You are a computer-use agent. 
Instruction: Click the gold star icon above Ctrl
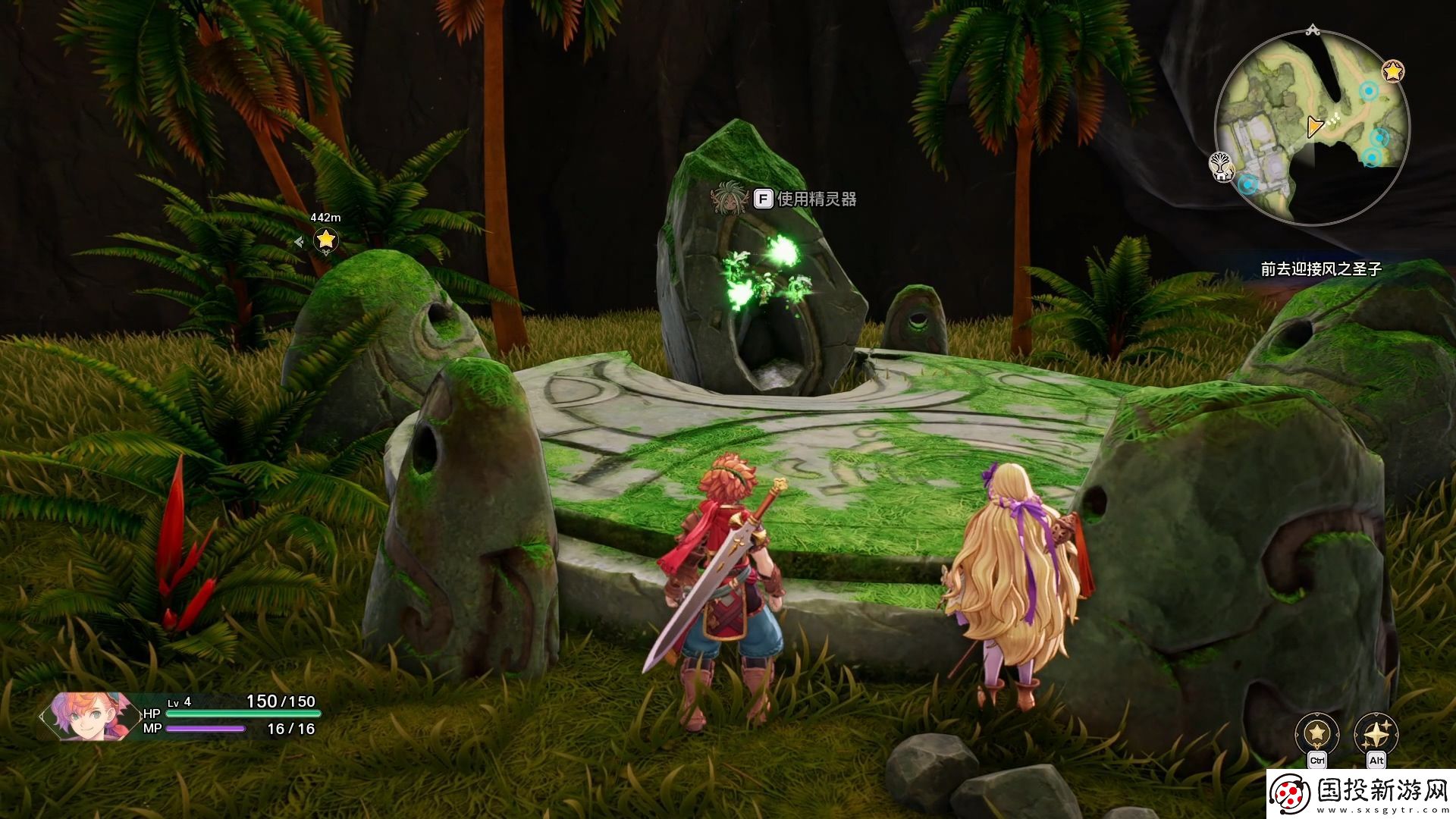coord(1317,733)
